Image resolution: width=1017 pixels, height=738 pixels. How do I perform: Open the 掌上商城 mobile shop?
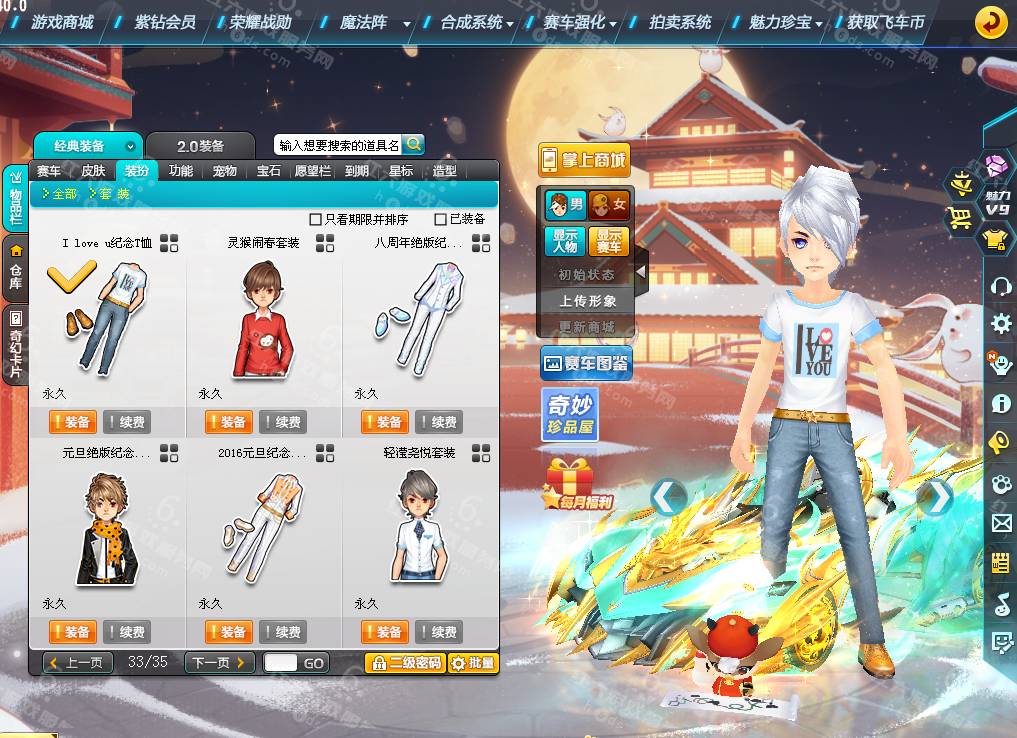pos(584,160)
